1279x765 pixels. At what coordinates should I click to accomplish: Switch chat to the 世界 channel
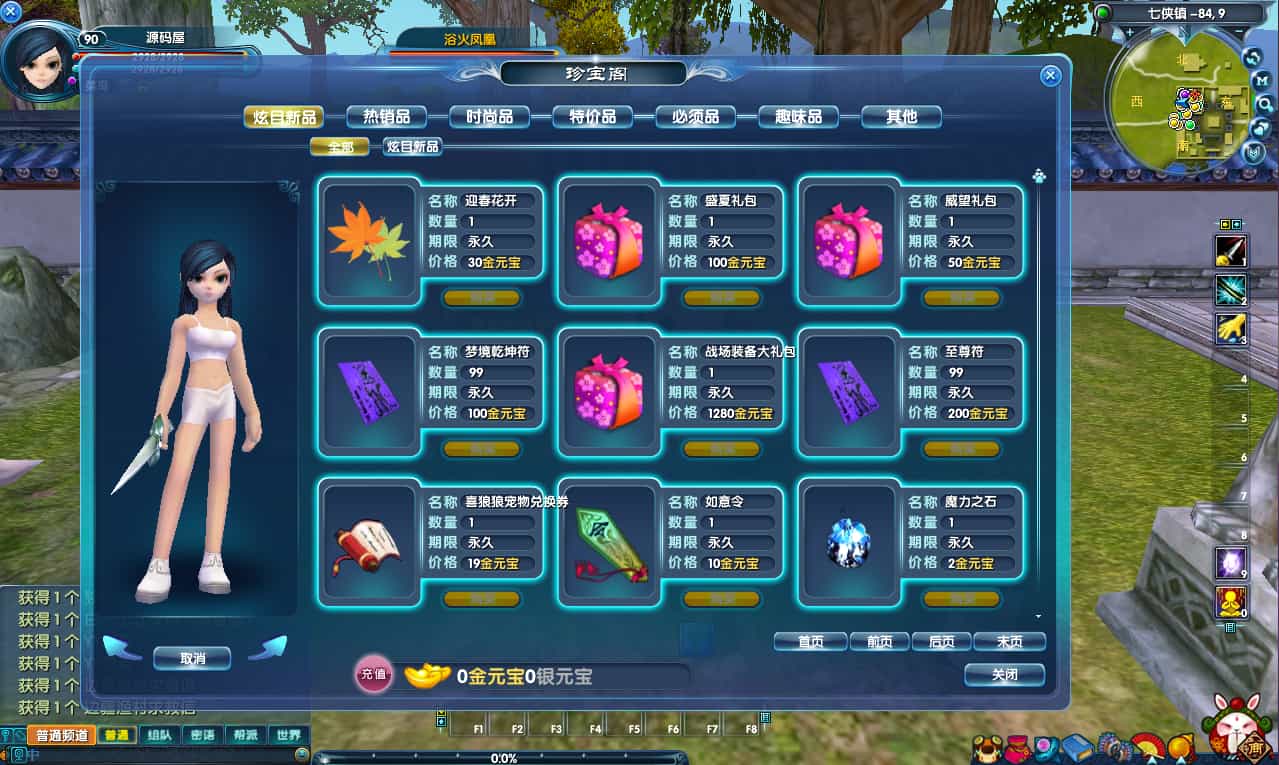289,735
